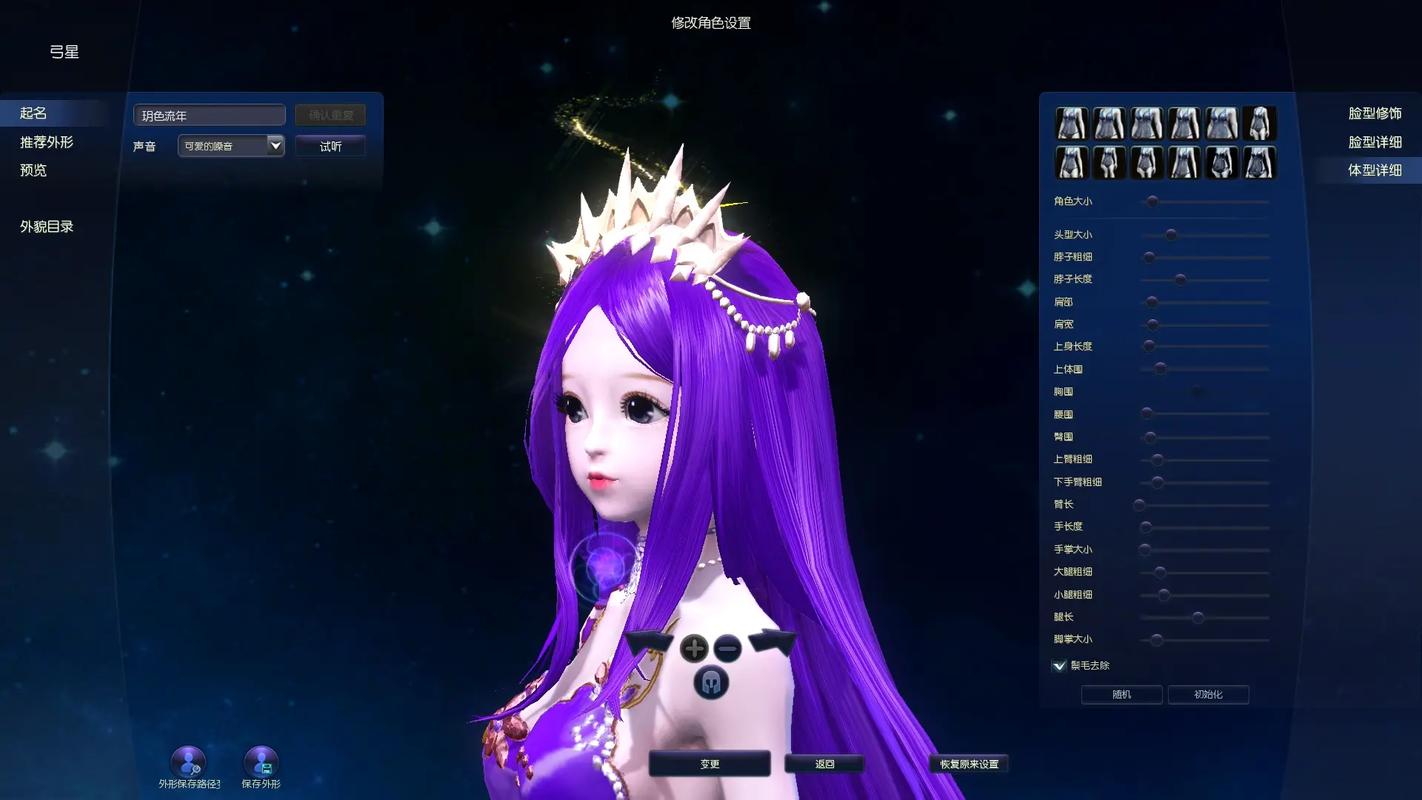Go back with the 返回 button
Viewport: 1422px width, 800px height.
click(x=824, y=764)
